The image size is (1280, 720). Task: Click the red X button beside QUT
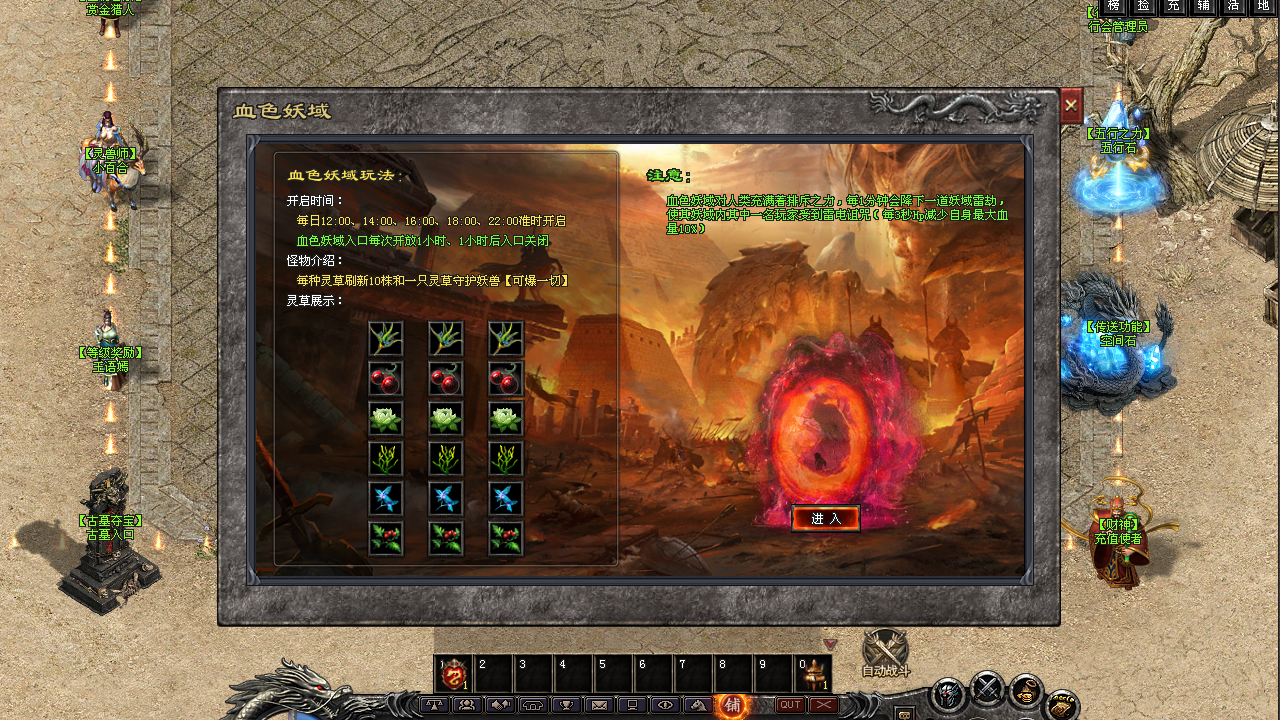824,705
